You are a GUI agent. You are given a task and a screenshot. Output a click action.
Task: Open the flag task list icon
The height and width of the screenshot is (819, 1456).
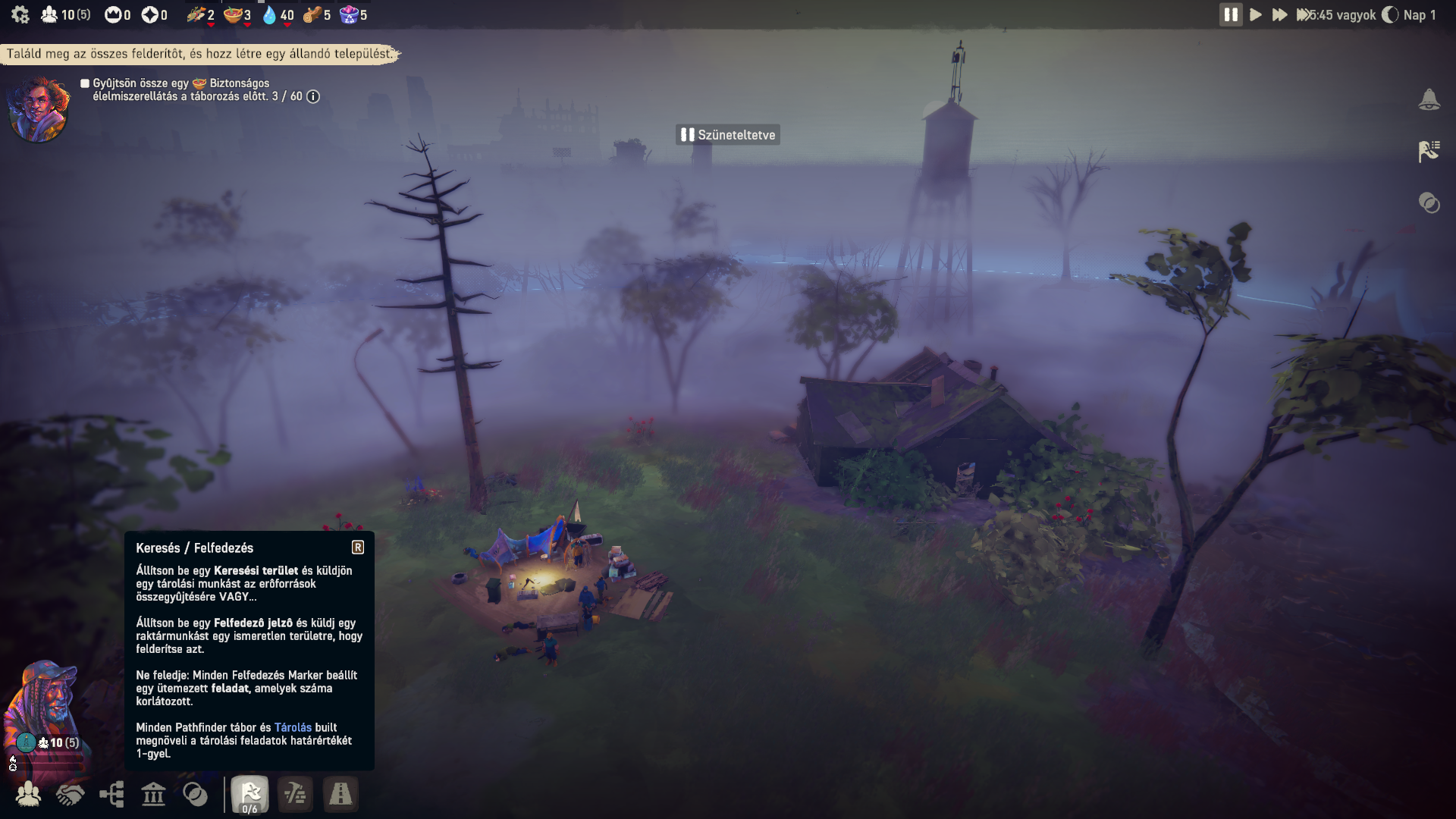click(1429, 151)
